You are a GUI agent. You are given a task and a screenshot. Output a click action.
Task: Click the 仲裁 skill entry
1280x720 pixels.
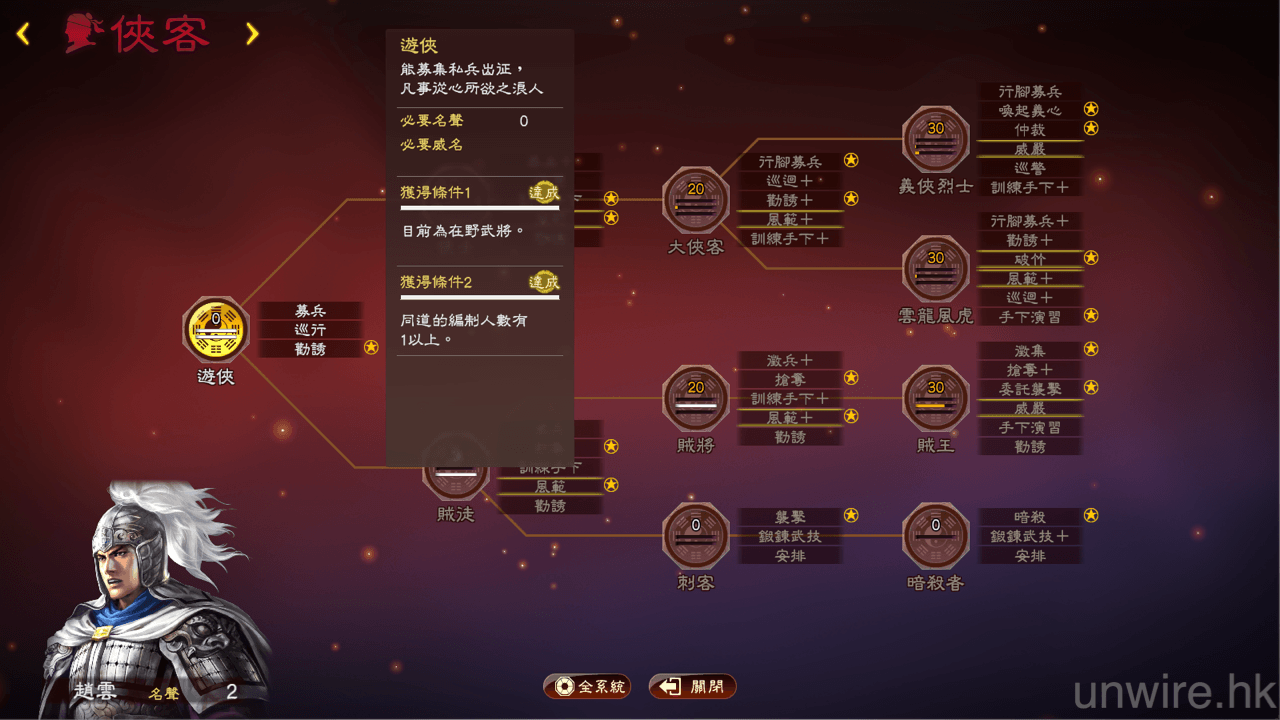coord(1029,130)
